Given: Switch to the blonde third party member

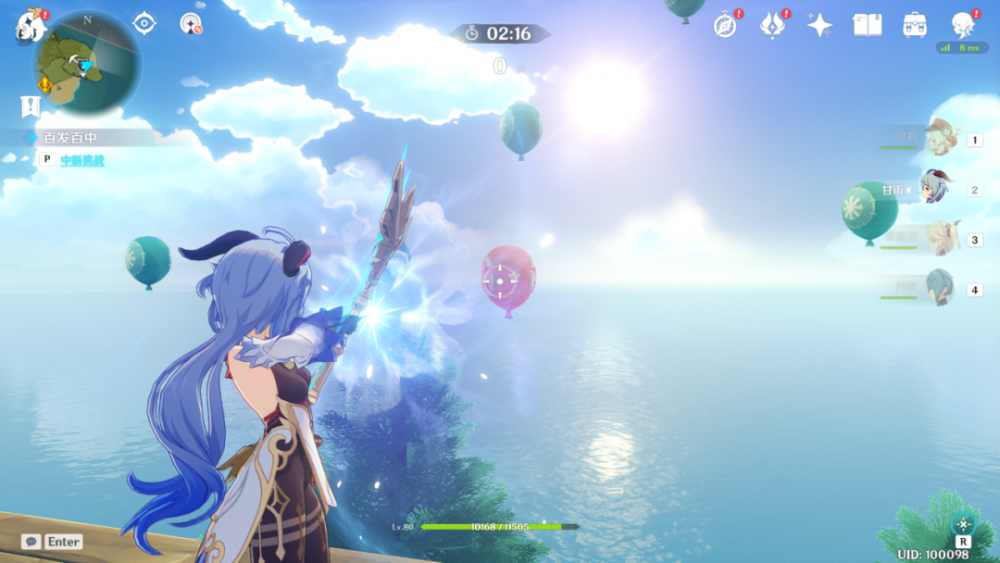Looking at the screenshot, I should tap(939, 239).
